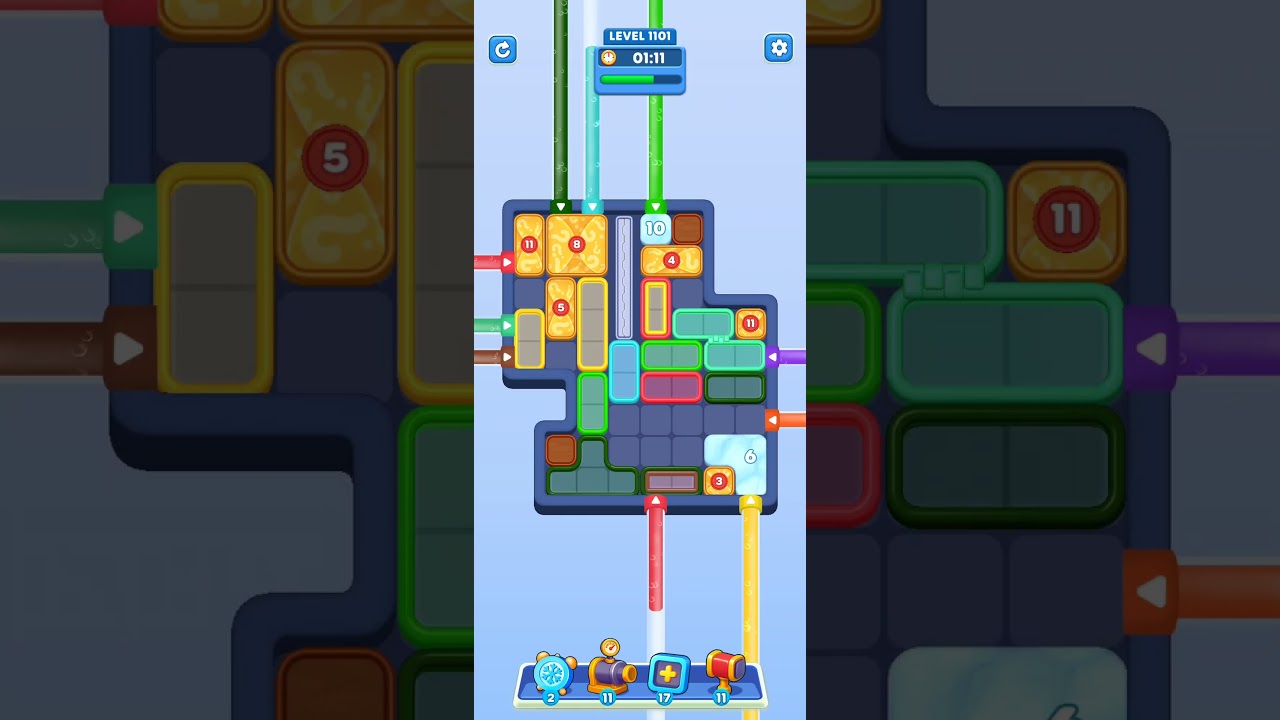Tap the orange arrow entering the board

coord(776,420)
